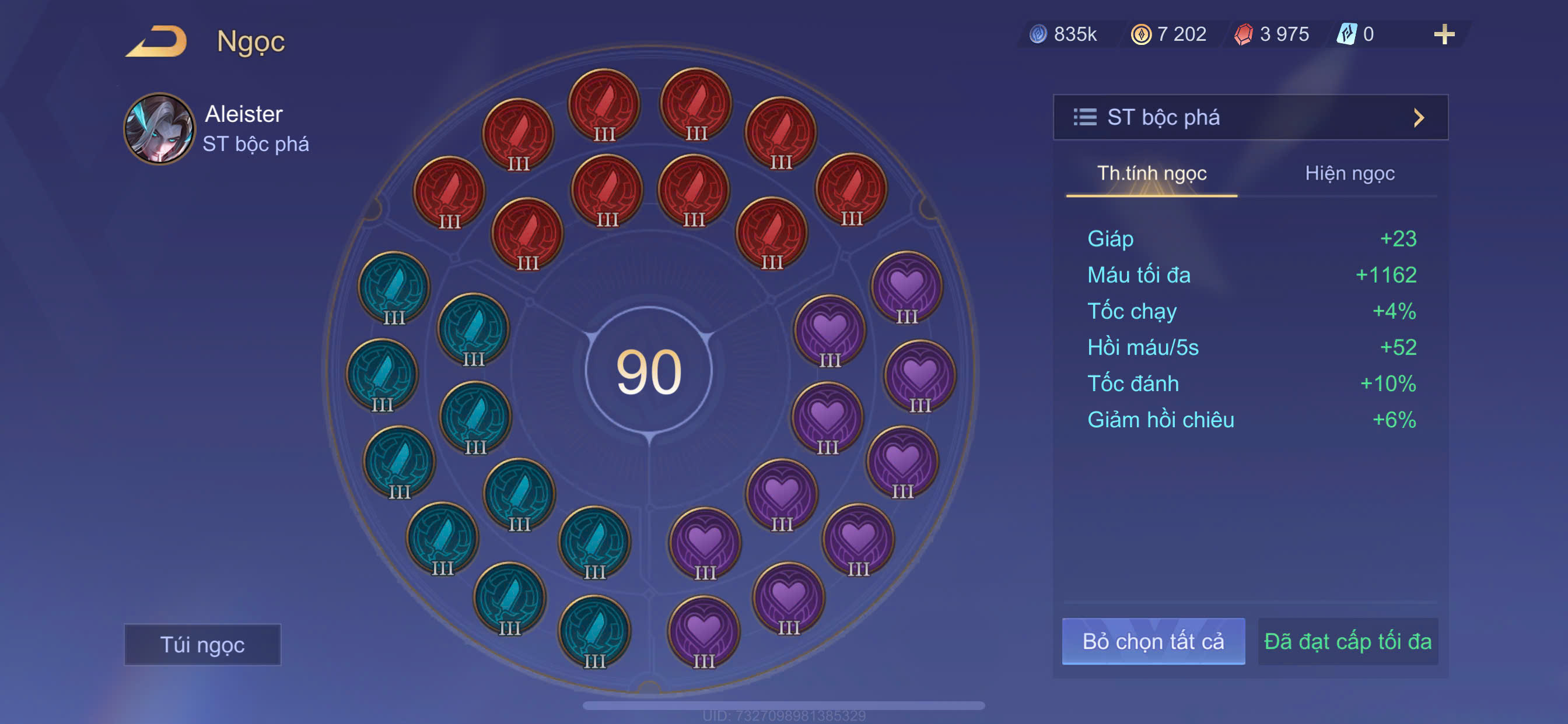Tap the center level 90 circle
The image size is (1568, 724).
[x=649, y=371]
